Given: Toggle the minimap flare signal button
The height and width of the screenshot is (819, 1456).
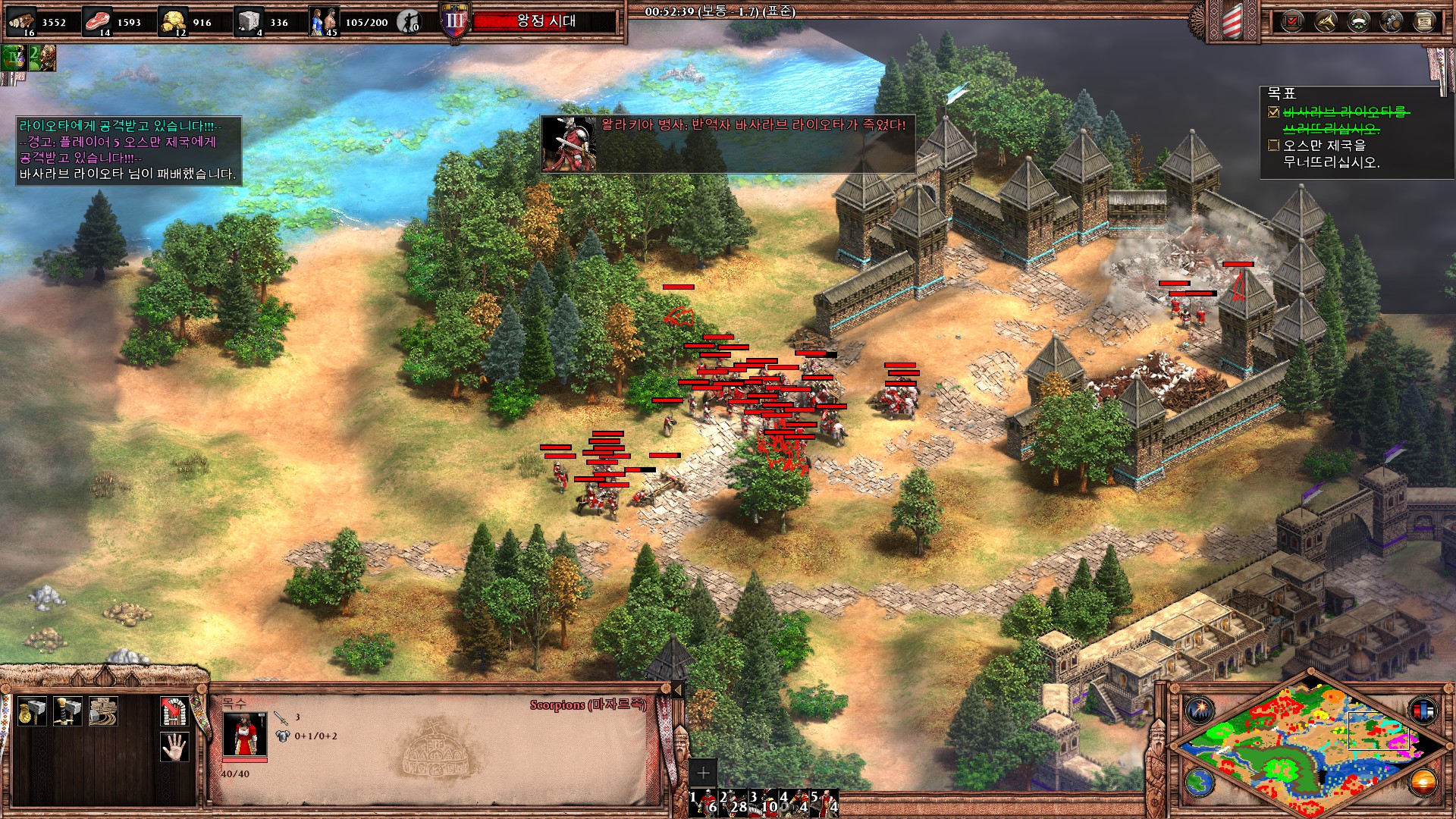Looking at the screenshot, I should (1200, 711).
